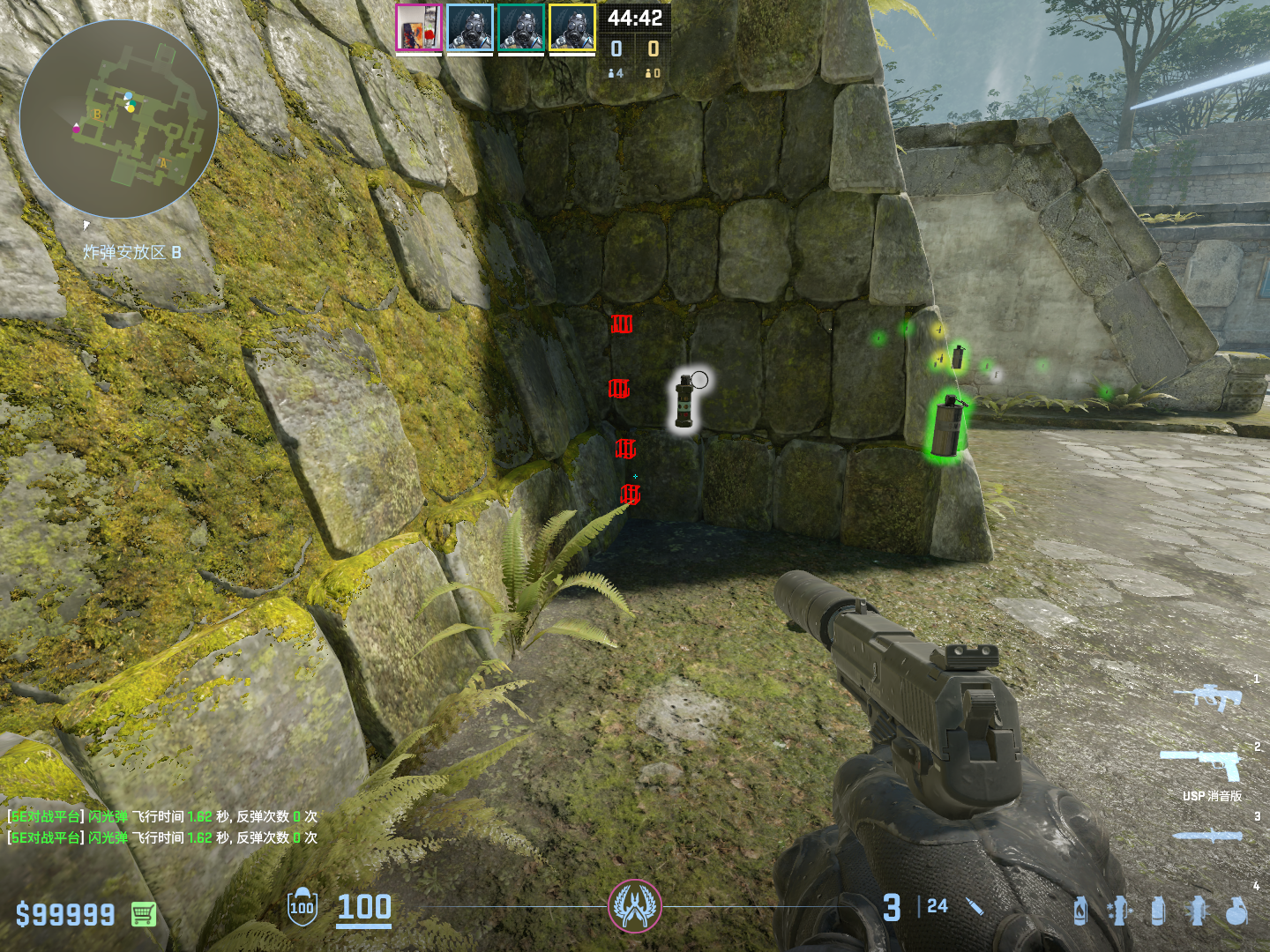Pick the flashbang grenade icon

pyautogui.click(x=1197, y=911)
